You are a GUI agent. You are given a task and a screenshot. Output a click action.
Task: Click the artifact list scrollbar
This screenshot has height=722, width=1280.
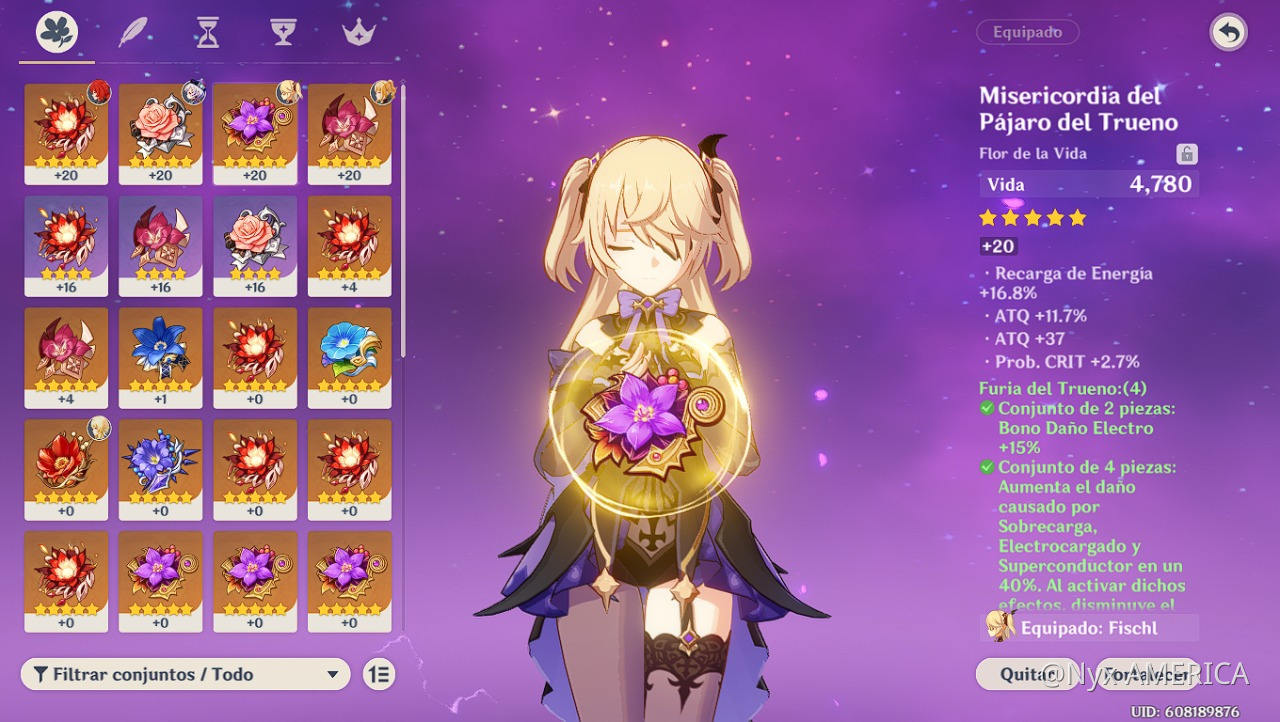pos(403,220)
